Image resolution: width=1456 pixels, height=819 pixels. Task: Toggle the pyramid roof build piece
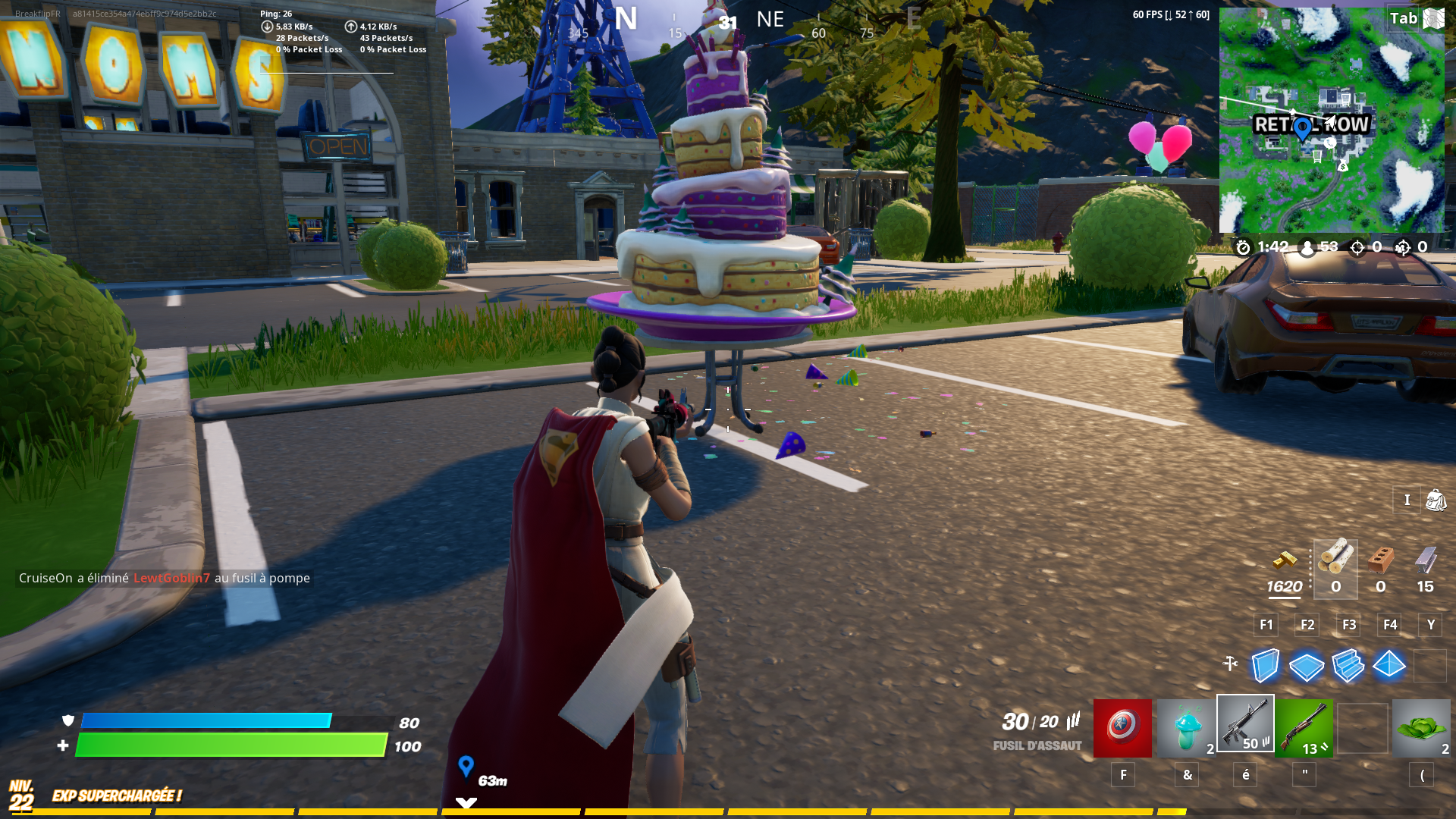point(1389,666)
